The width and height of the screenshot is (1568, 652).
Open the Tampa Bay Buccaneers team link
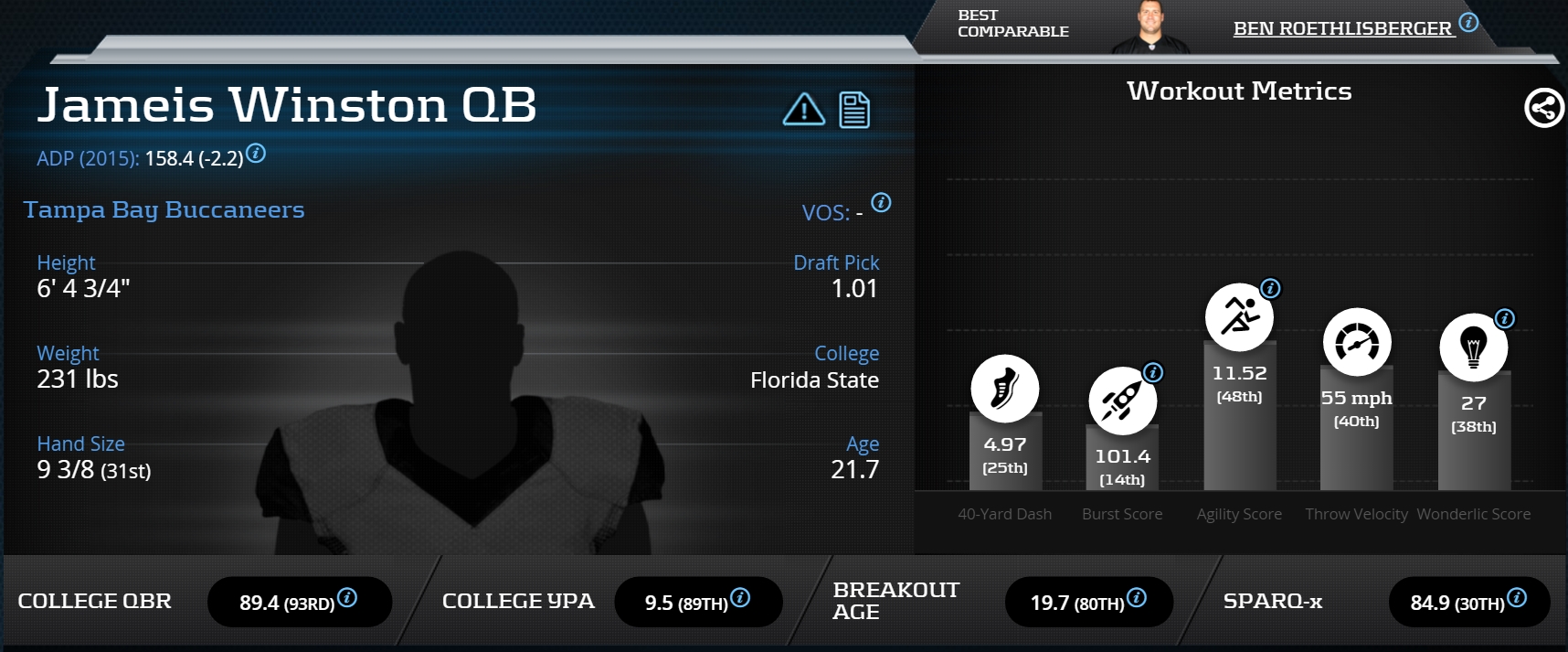pos(164,209)
